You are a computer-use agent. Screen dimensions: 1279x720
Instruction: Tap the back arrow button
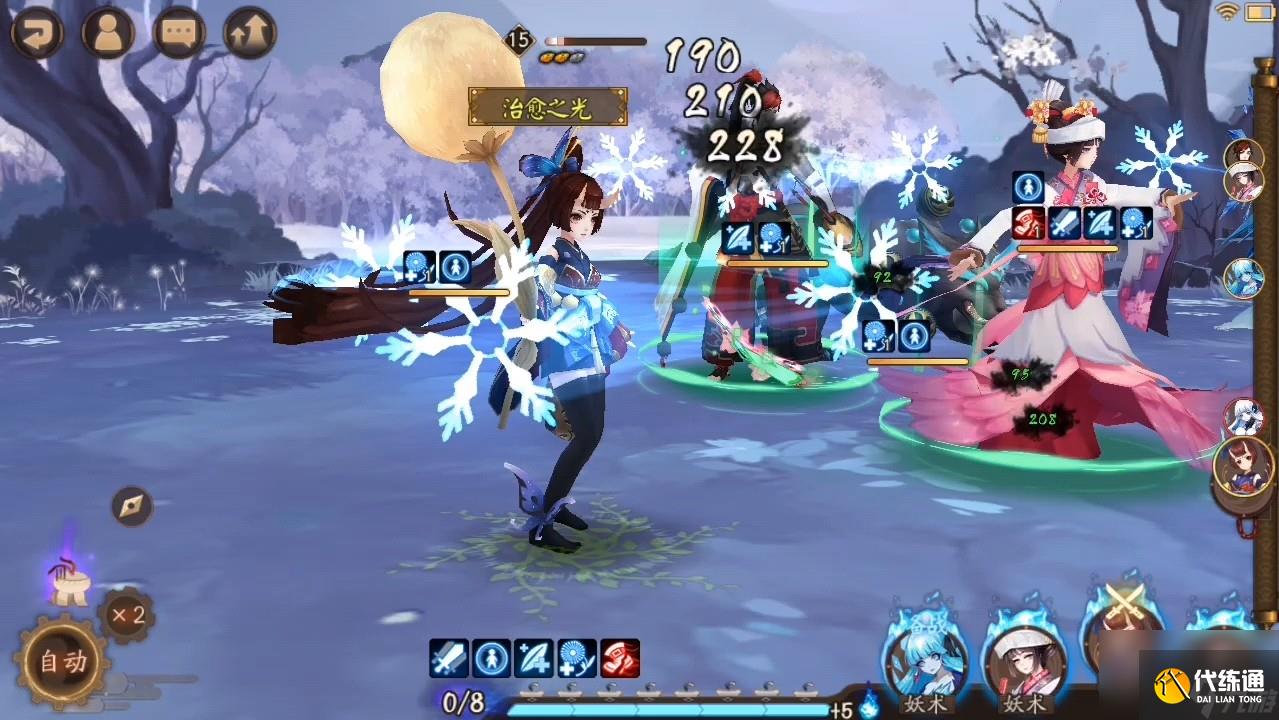pos(37,33)
